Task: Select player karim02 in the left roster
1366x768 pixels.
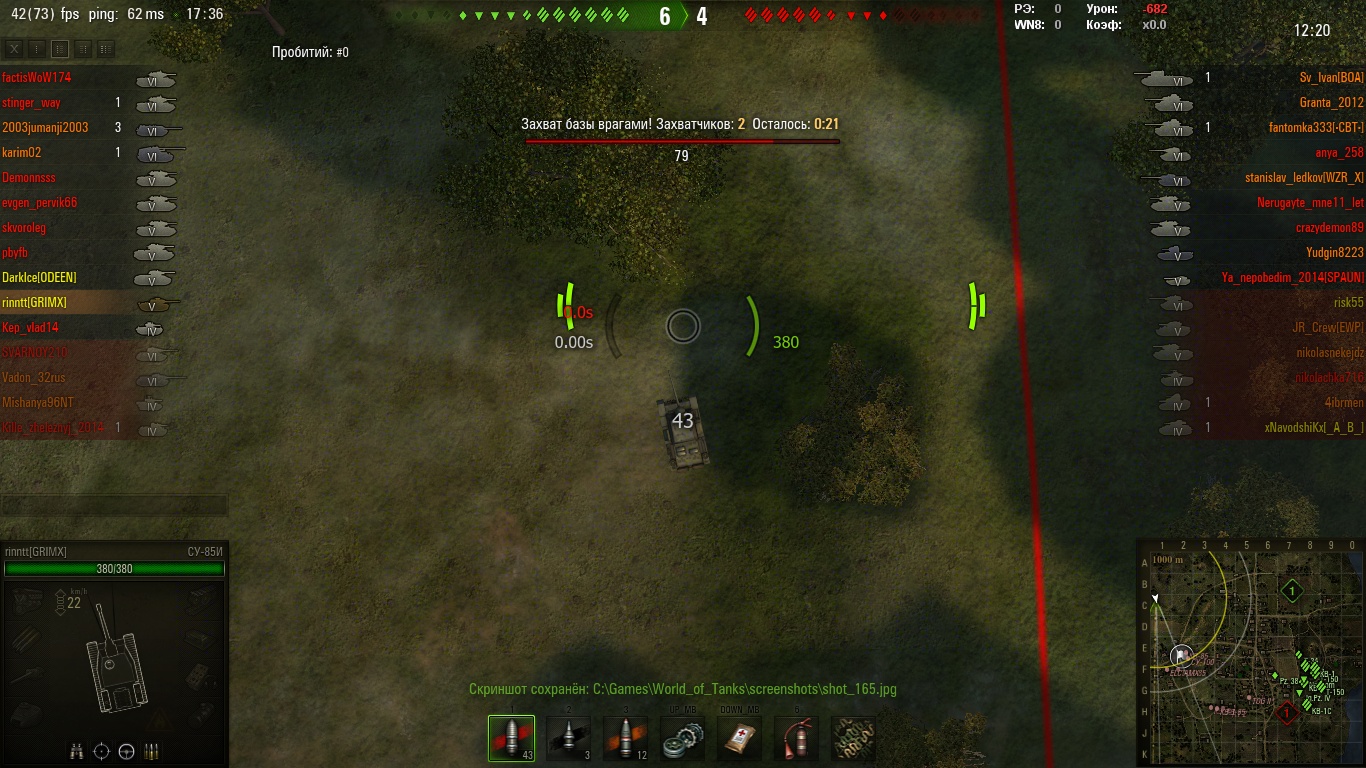Action: pyautogui.click(x=20, y=152)
